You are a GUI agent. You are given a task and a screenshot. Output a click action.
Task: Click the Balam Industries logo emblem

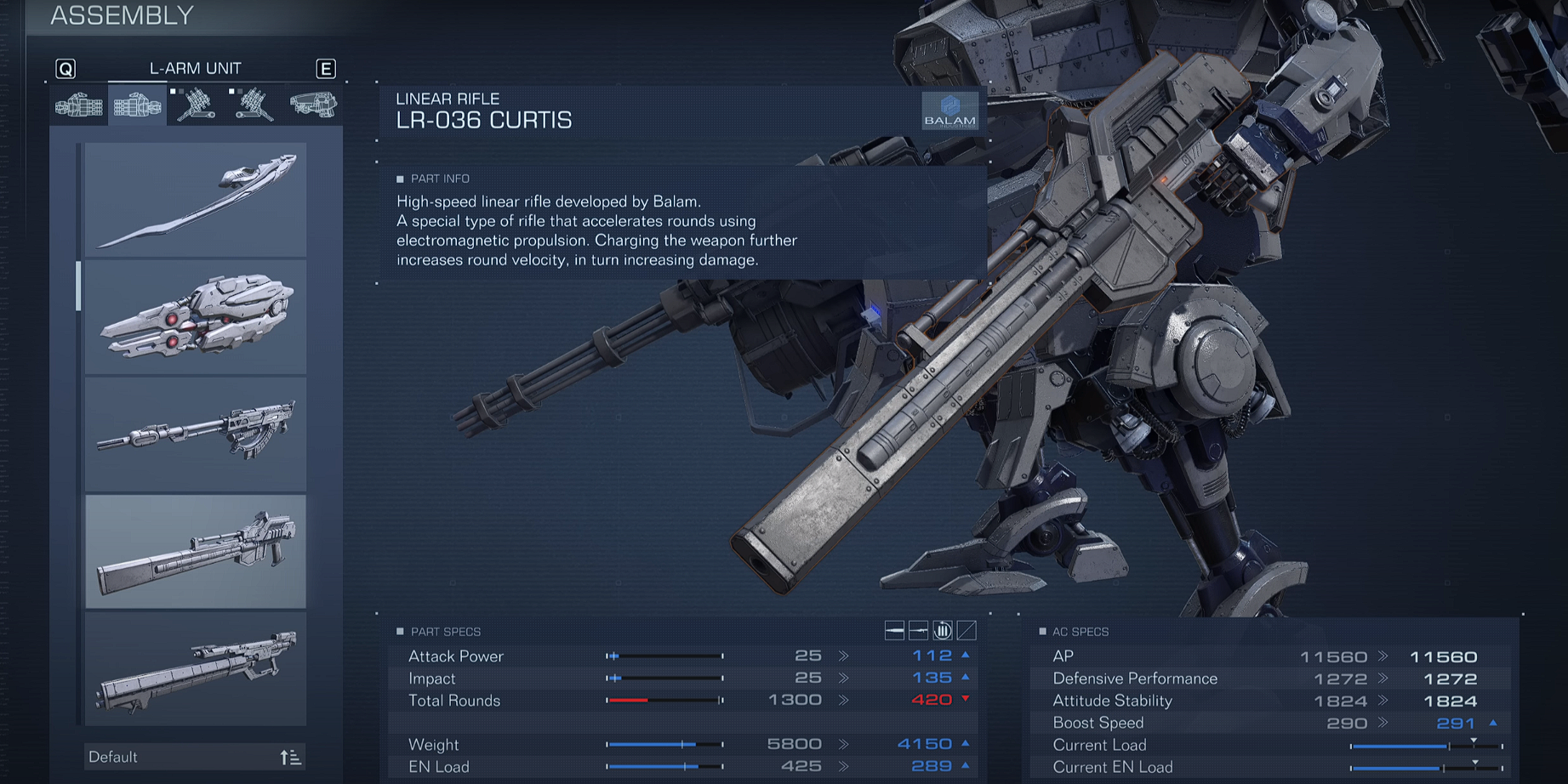coord(952,111)
